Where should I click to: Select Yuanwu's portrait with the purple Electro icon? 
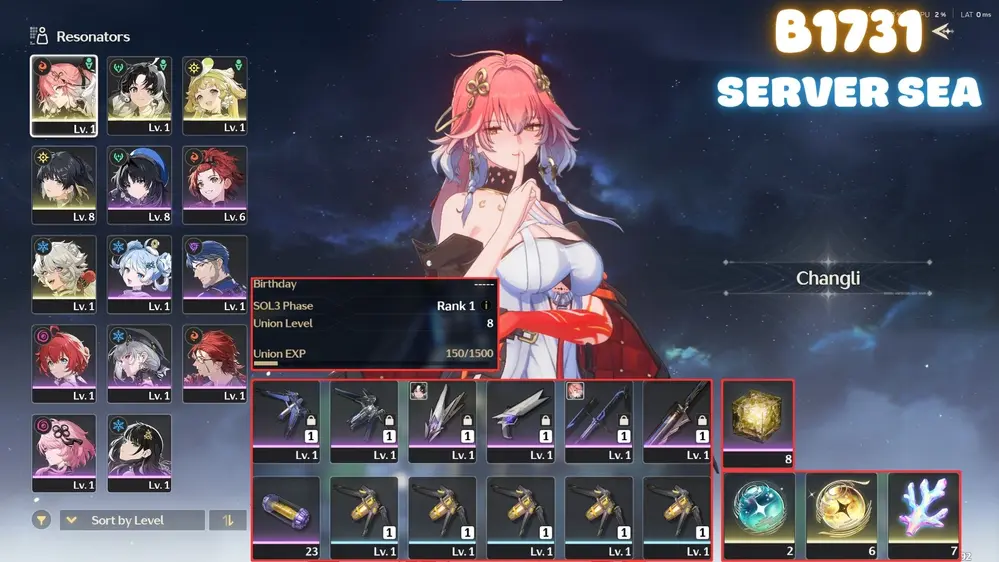pyautogui.click(x=214, y=274)
